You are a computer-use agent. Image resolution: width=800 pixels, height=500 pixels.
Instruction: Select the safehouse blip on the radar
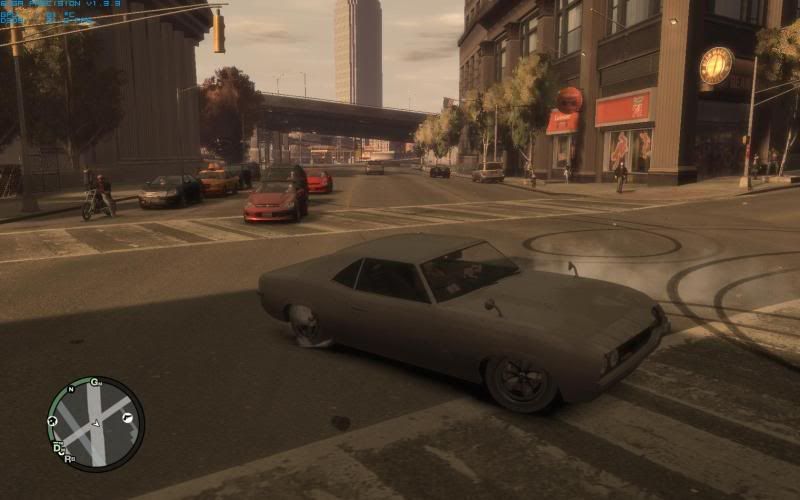point(52,422)
